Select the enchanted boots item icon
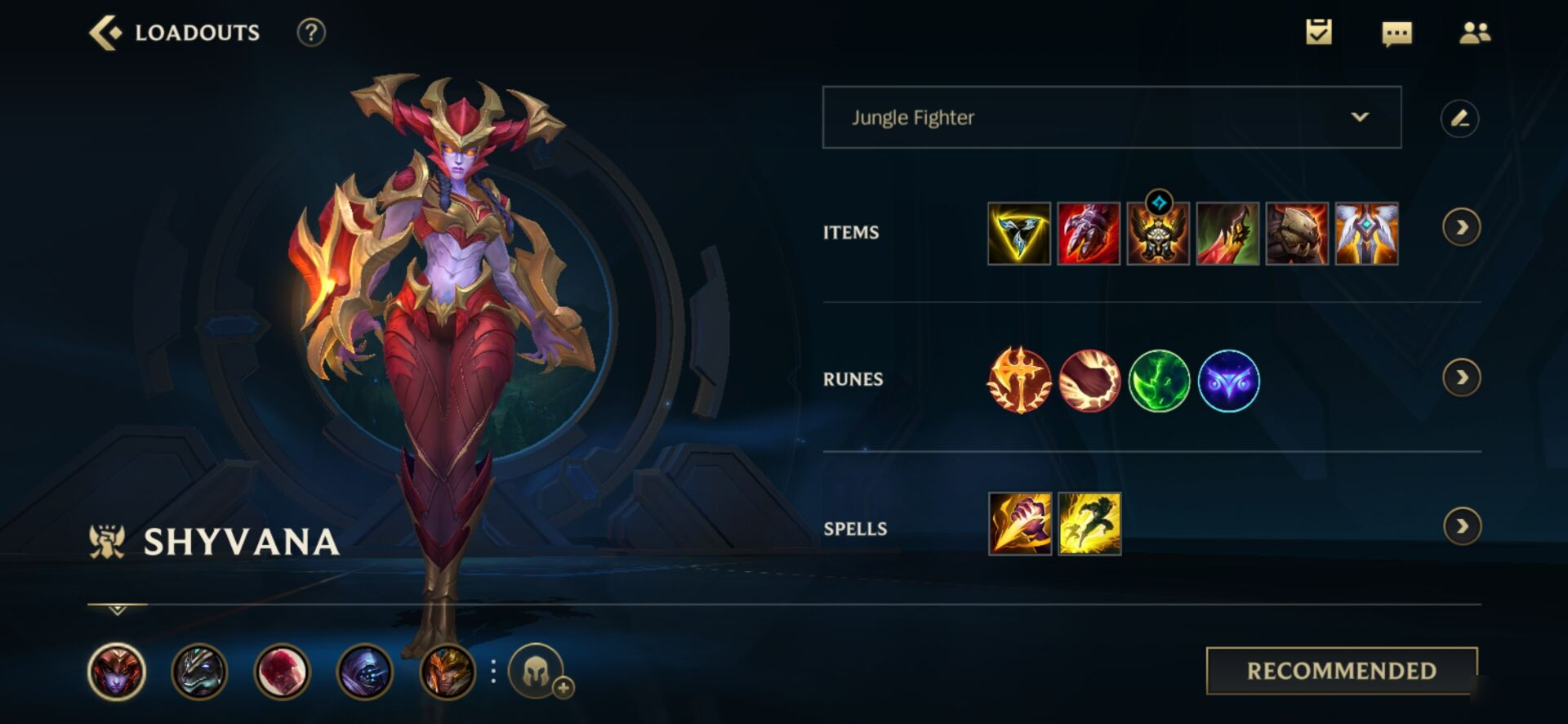 pos(1158,234)
